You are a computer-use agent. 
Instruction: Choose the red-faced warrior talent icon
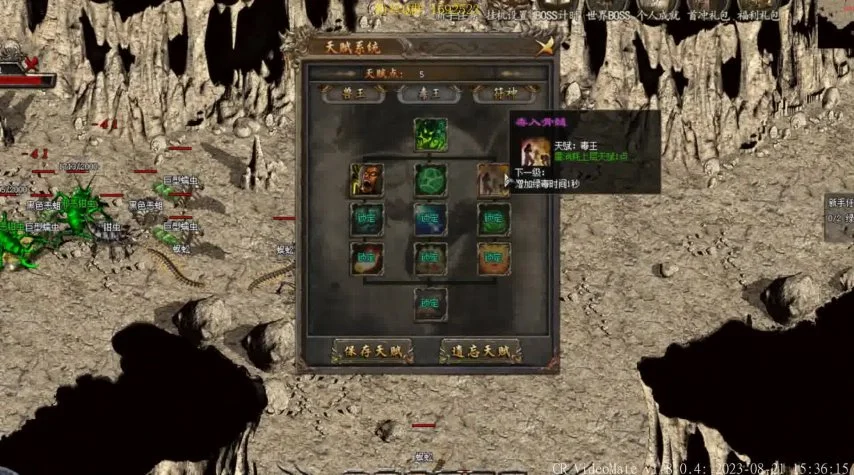[x=366, y=180]
